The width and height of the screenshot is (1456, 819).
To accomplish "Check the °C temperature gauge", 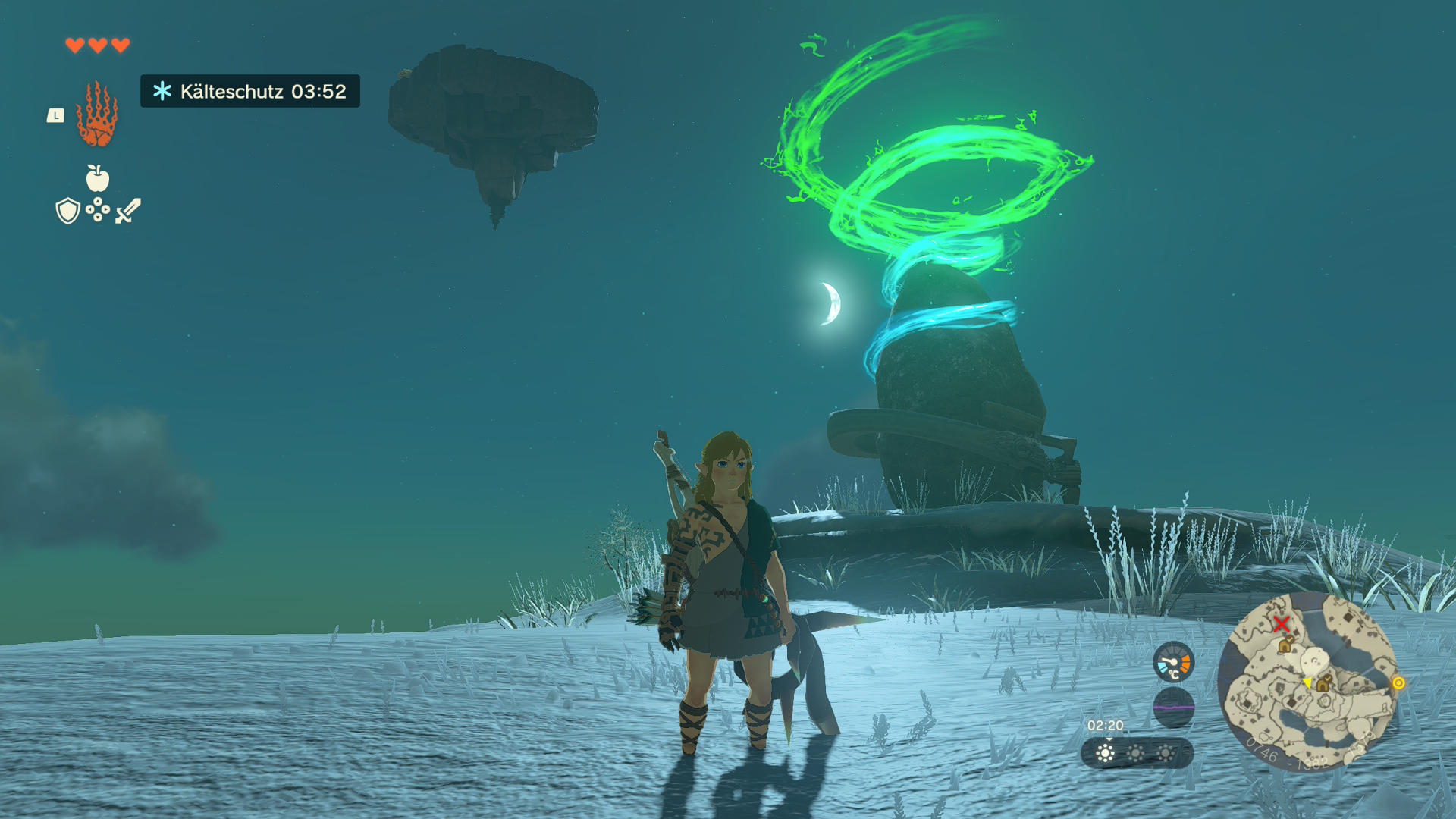I will [1173, 662].
